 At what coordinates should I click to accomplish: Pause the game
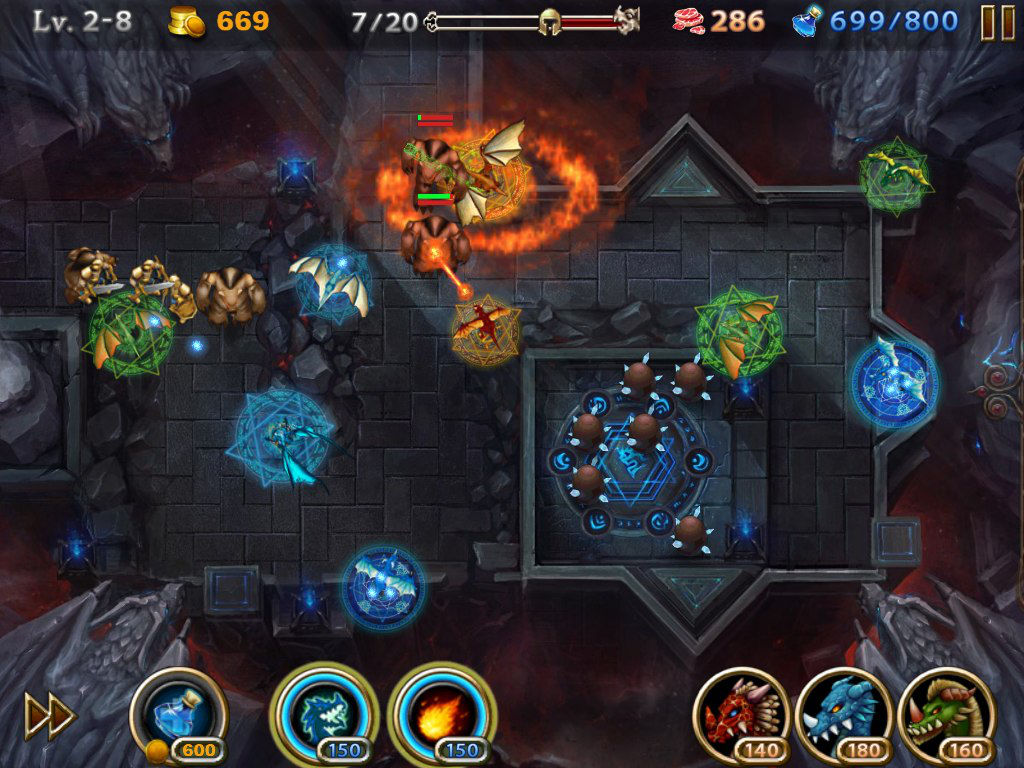pos(997,22)
